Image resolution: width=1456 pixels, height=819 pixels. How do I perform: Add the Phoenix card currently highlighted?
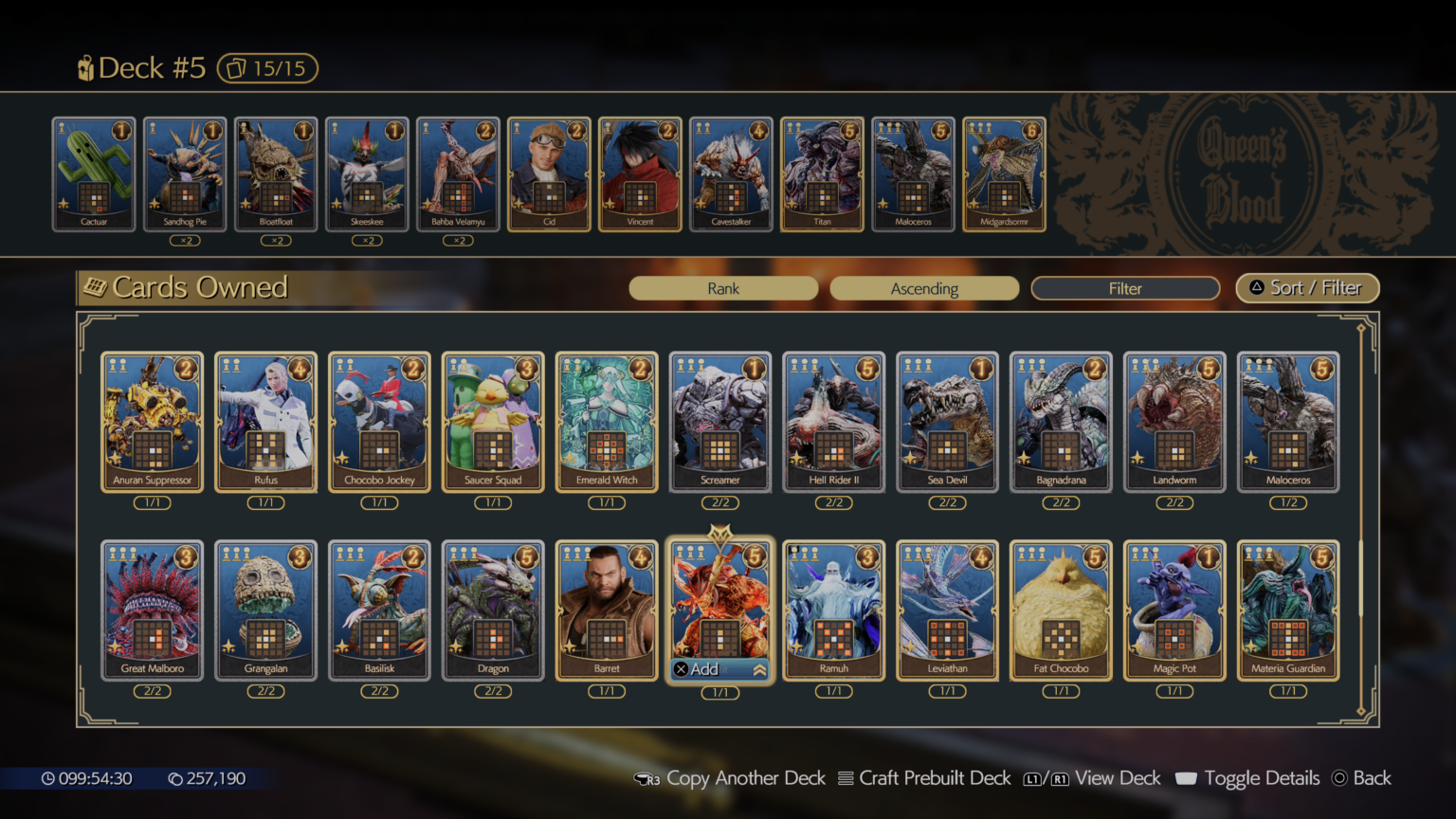720,607
